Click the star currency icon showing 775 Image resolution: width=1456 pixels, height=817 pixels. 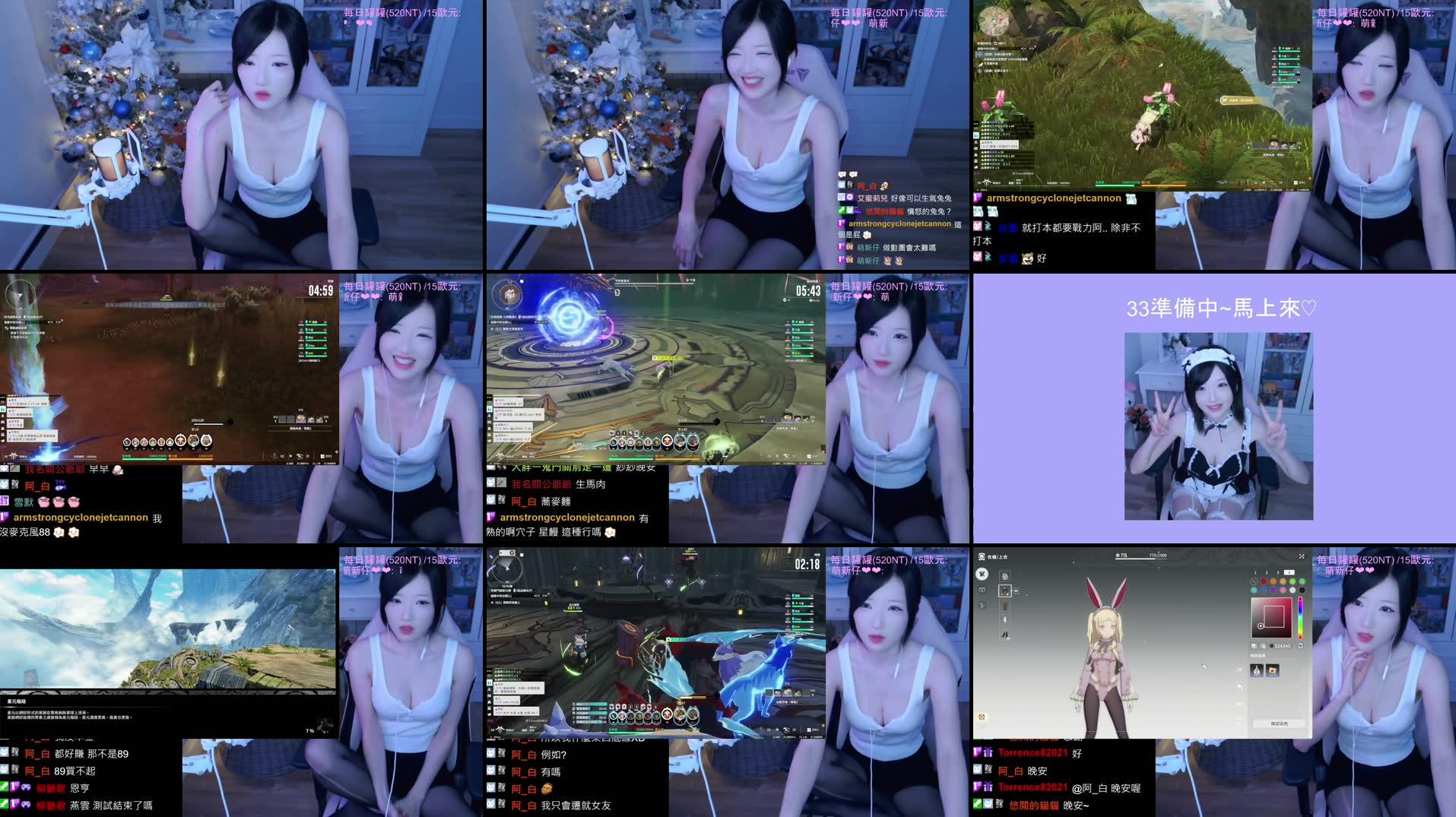pyautogui.click(x=1119, y=556)
